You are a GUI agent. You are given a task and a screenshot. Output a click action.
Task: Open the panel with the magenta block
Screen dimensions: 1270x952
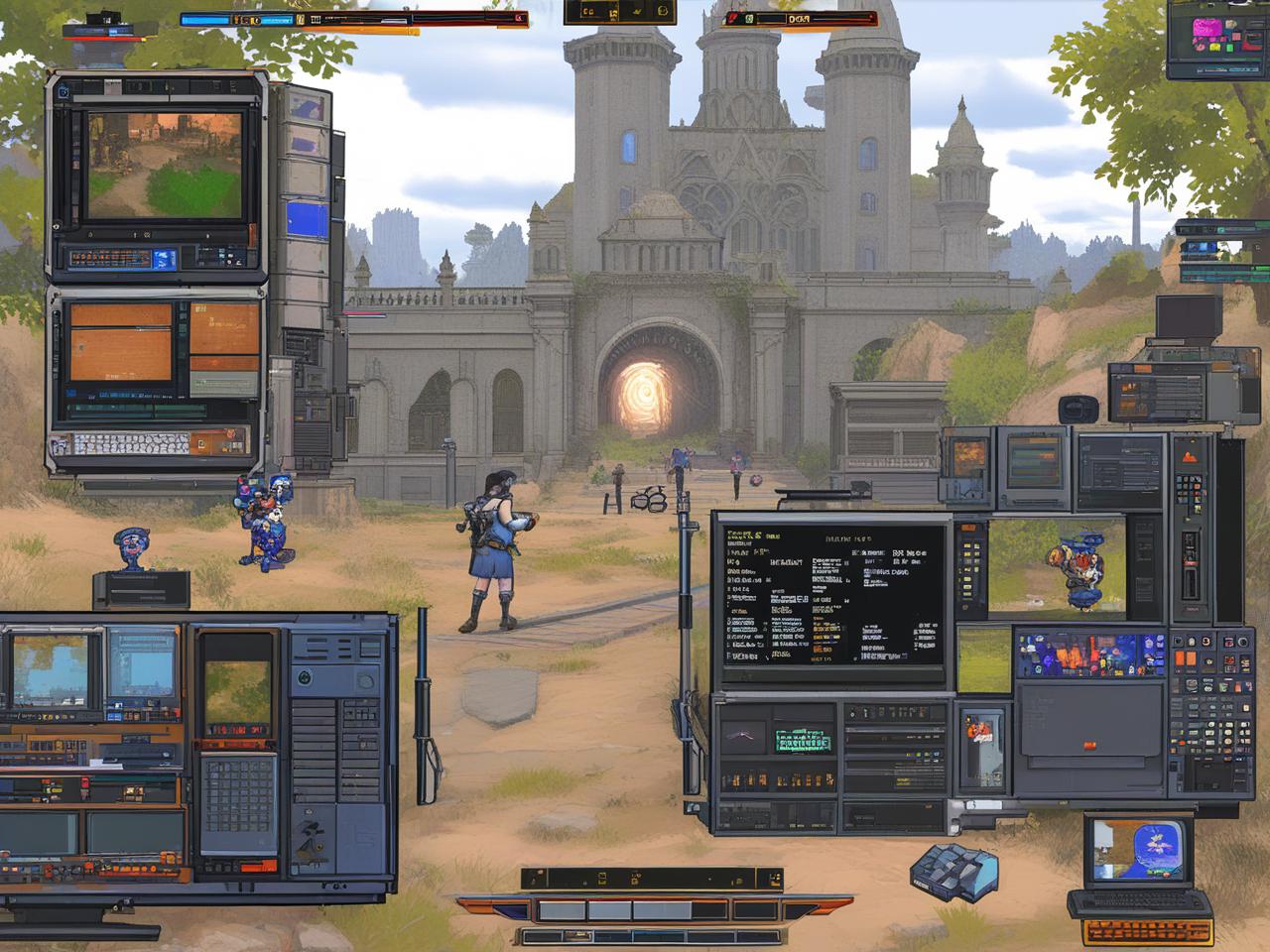click(1216, 37)
